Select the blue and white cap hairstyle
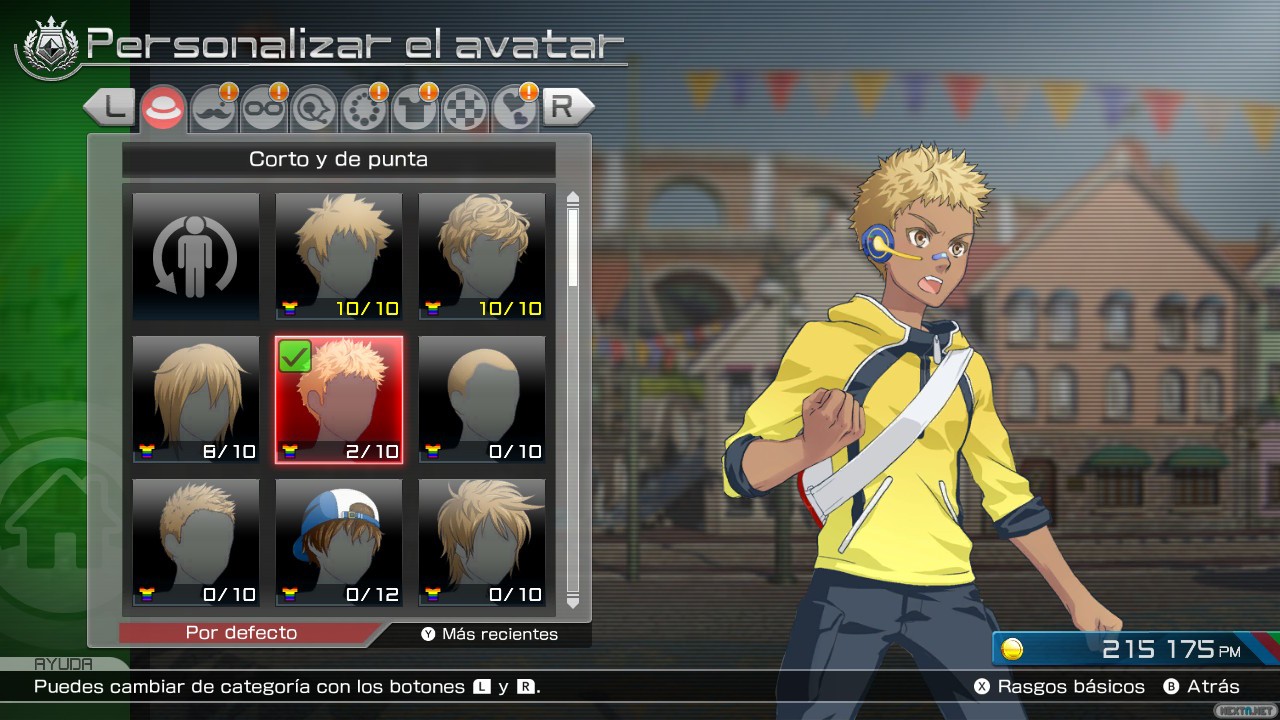Screen dimensions: 1280x720 [339, 542]
